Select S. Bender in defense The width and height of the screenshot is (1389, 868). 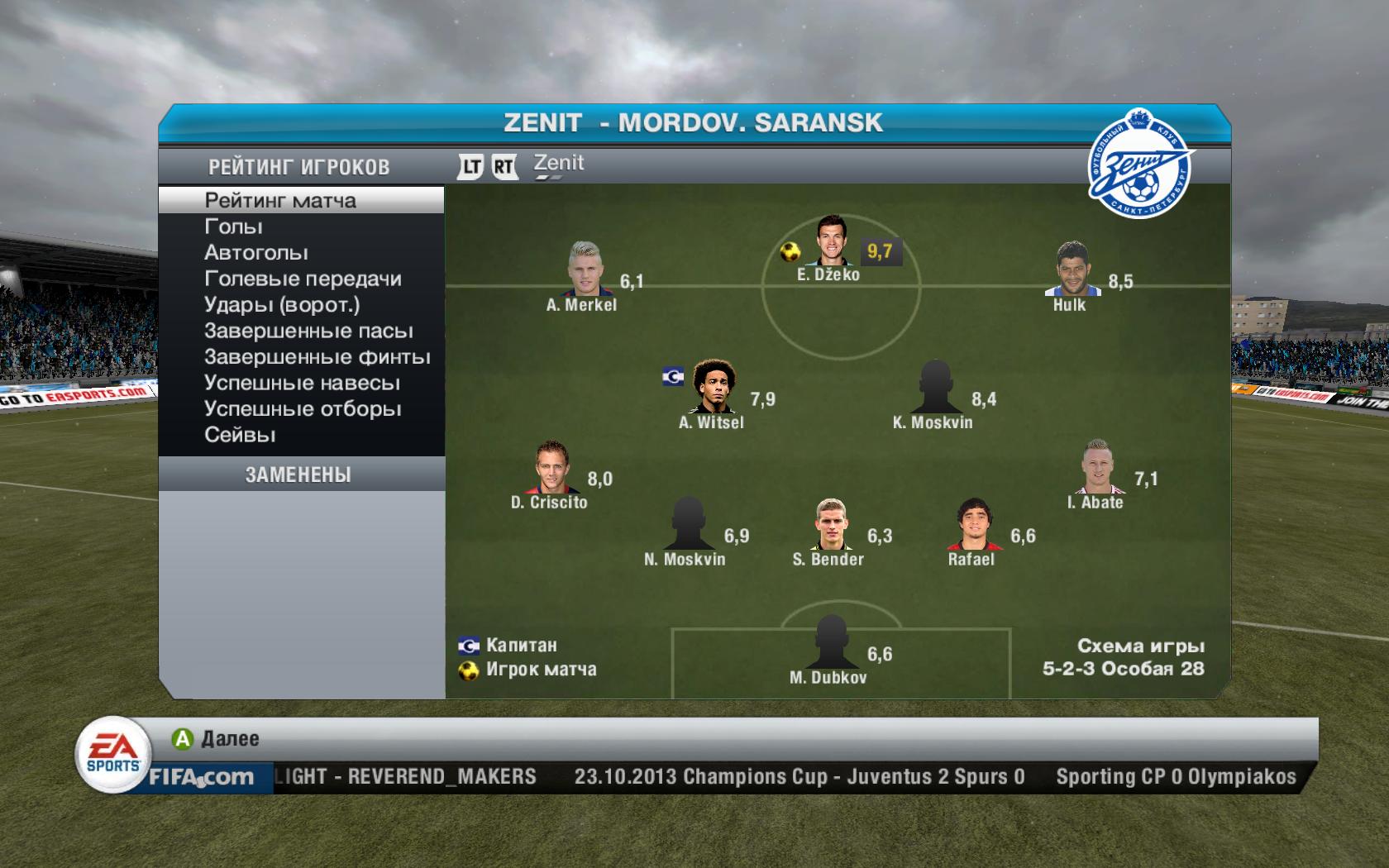[828, 524]
